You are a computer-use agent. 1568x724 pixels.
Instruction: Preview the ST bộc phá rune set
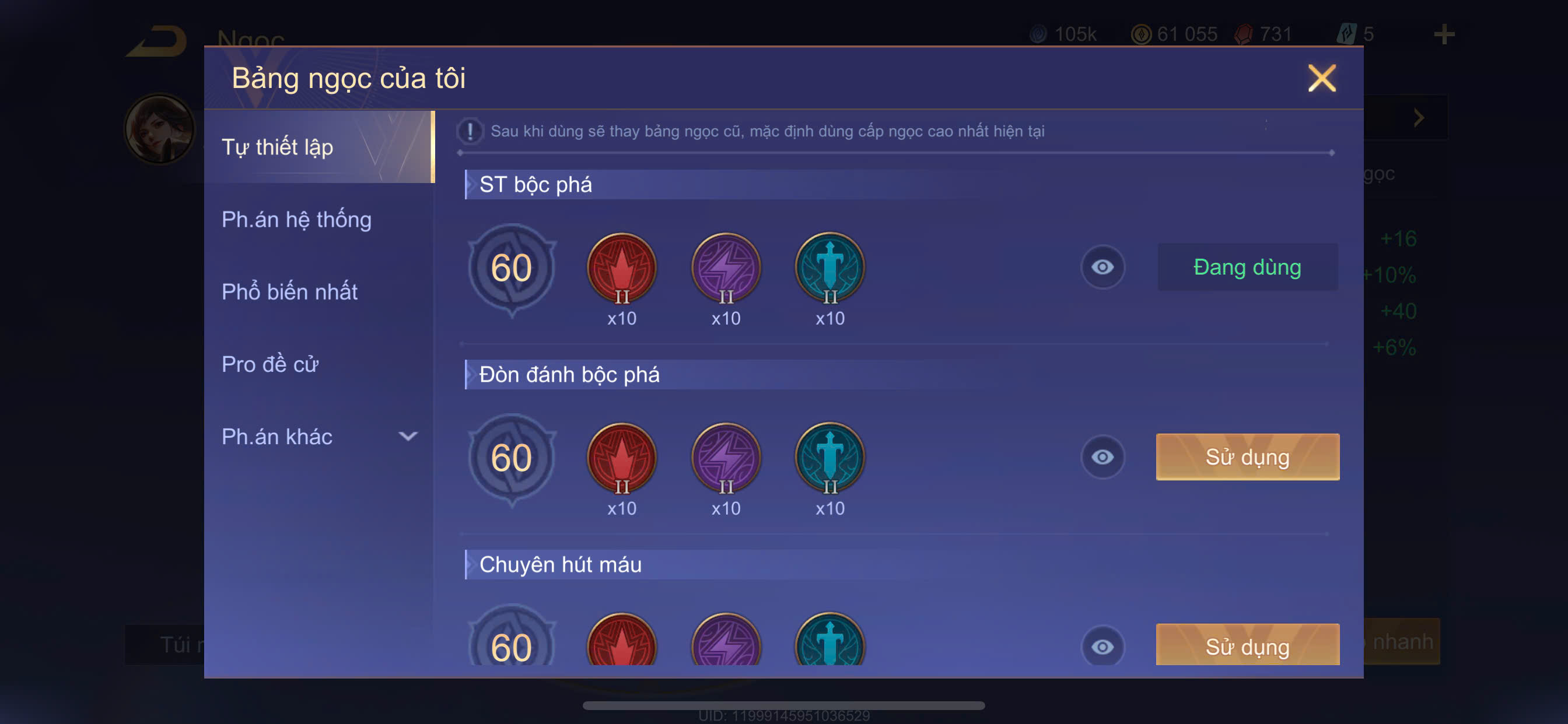pyautogui.click(x=1102, y=267)
